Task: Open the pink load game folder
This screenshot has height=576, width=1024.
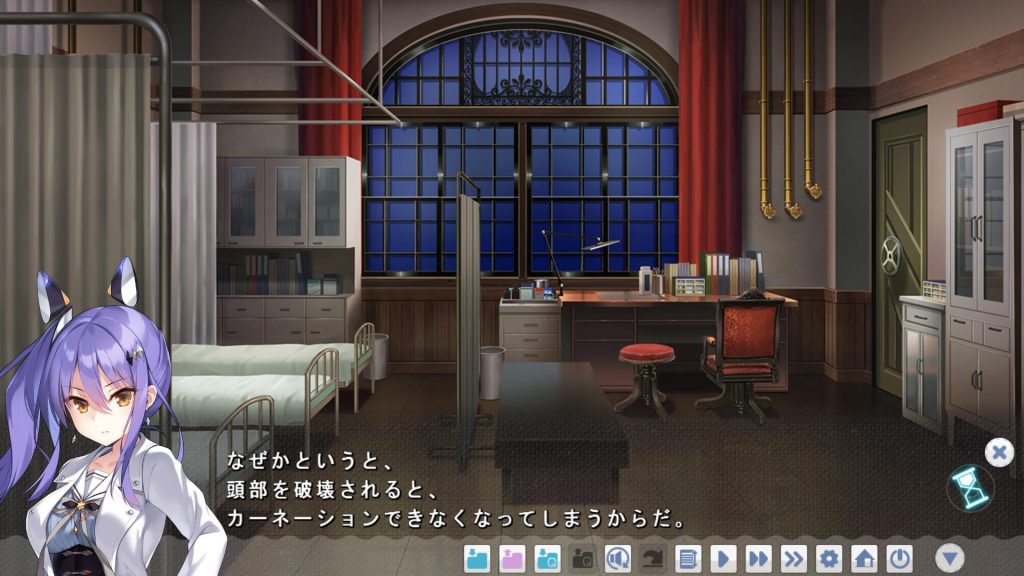Action: (512, 558)
